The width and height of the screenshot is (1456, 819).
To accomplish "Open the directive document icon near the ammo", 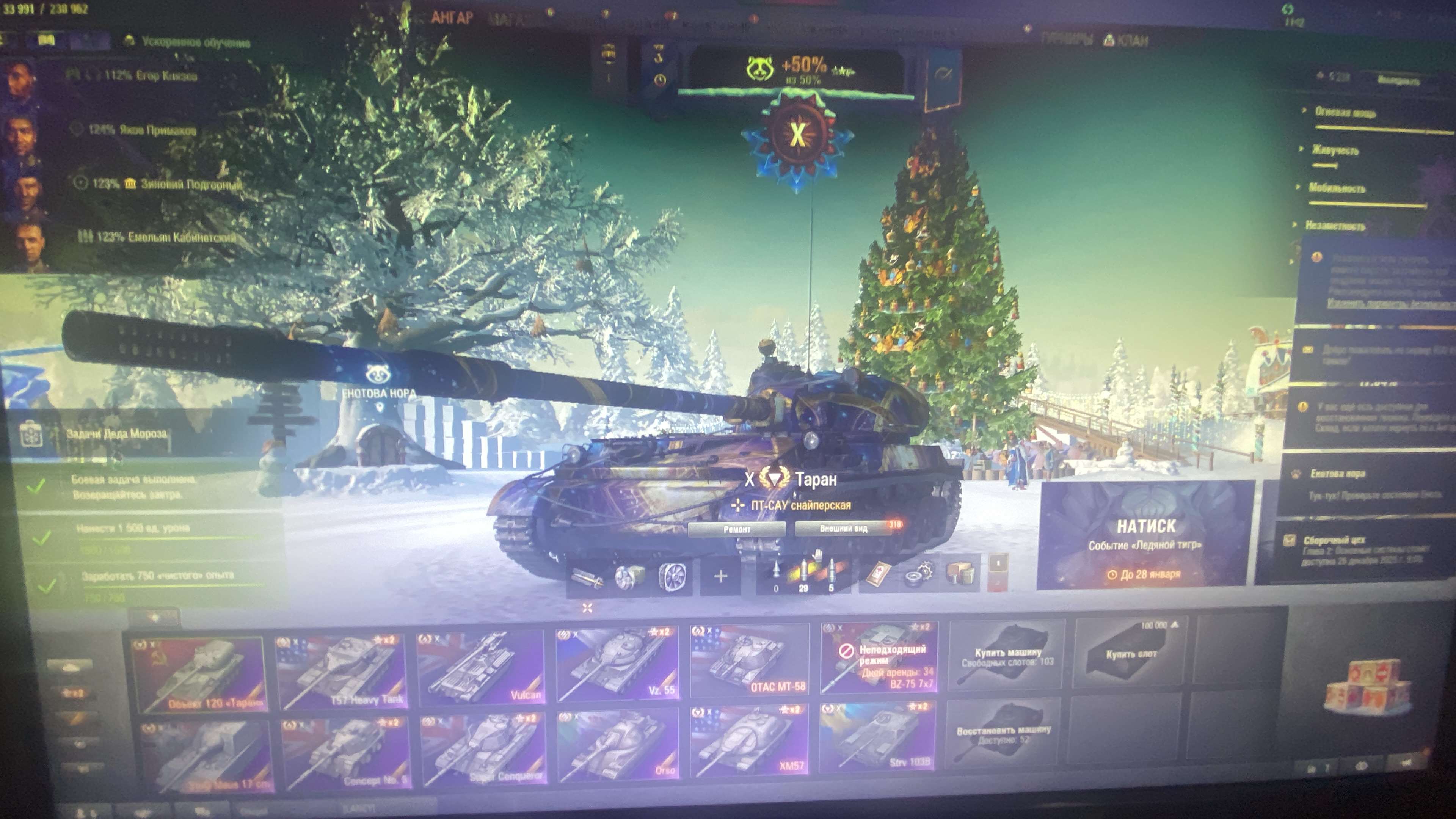I will (x=880, y=573).
